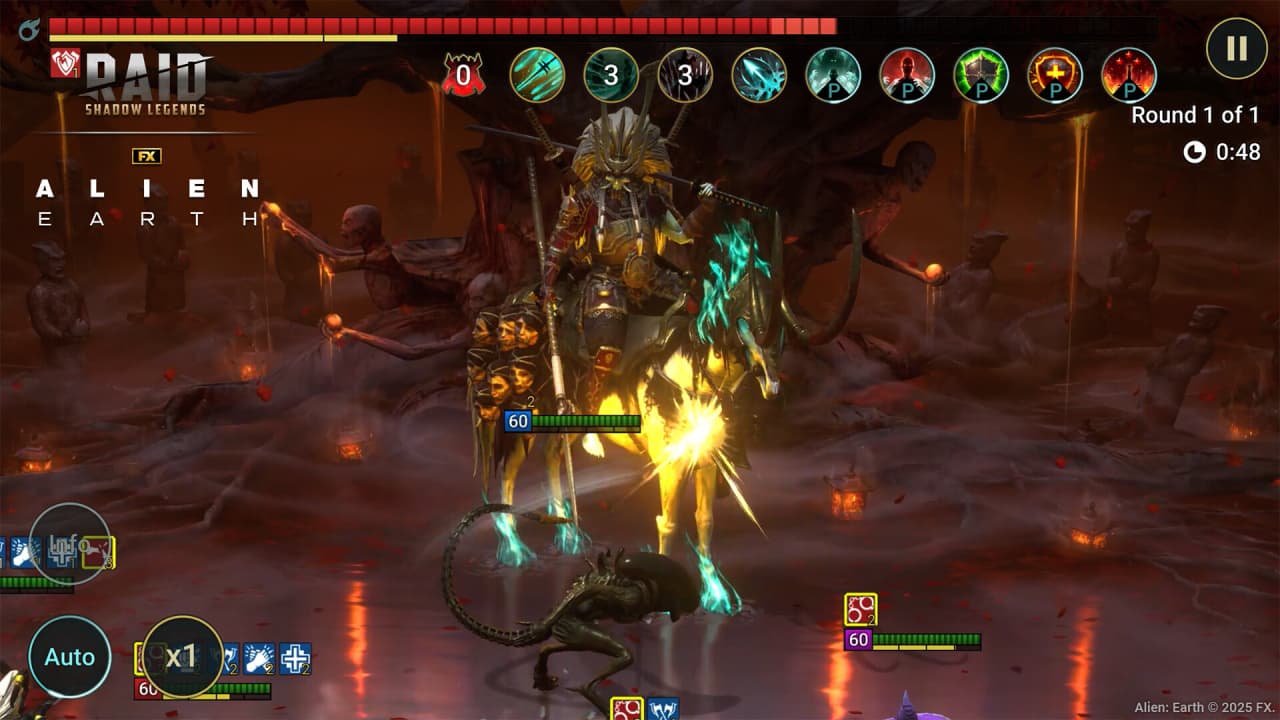Change the x1 battle speed

point(181,657)
